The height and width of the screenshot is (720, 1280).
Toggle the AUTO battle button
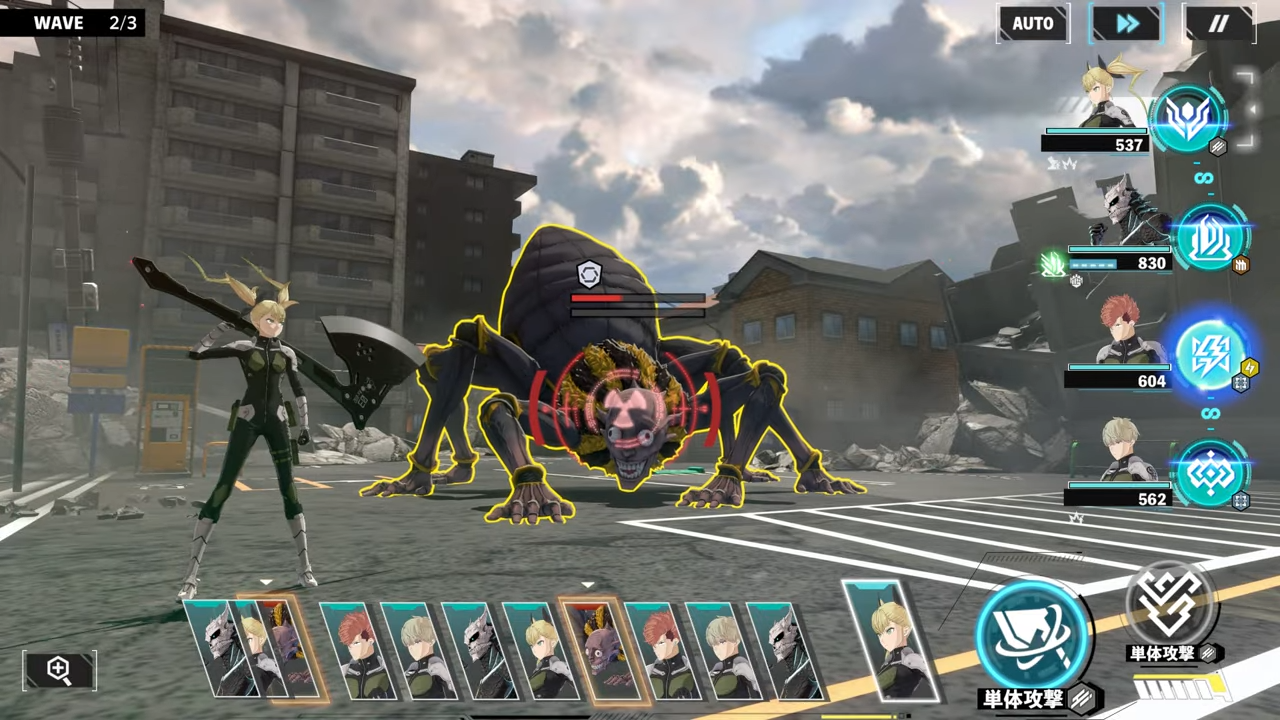click(1032, 23)
